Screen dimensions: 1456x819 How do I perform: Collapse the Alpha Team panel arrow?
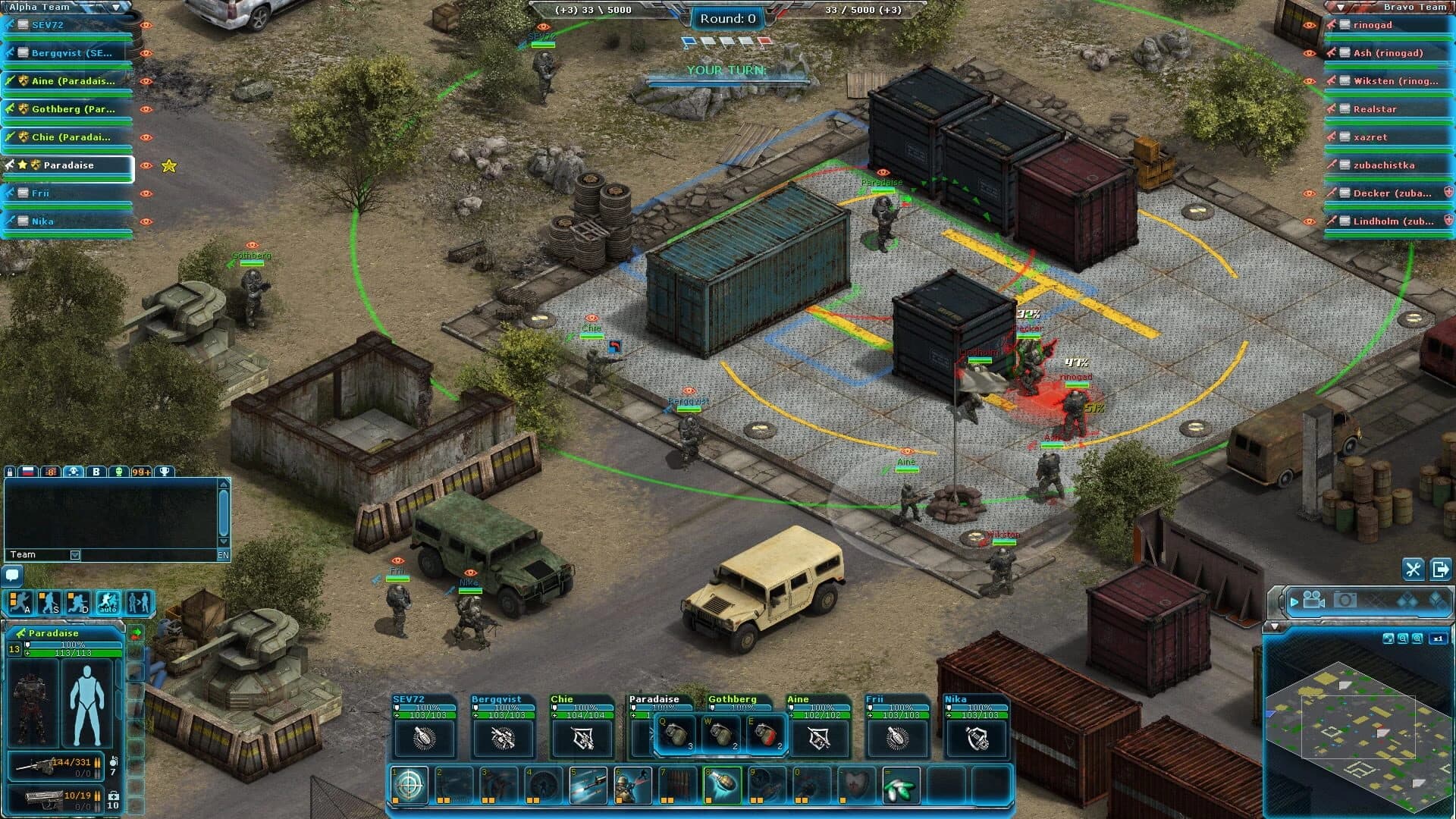pyautogui.click(x=115, y=7)
